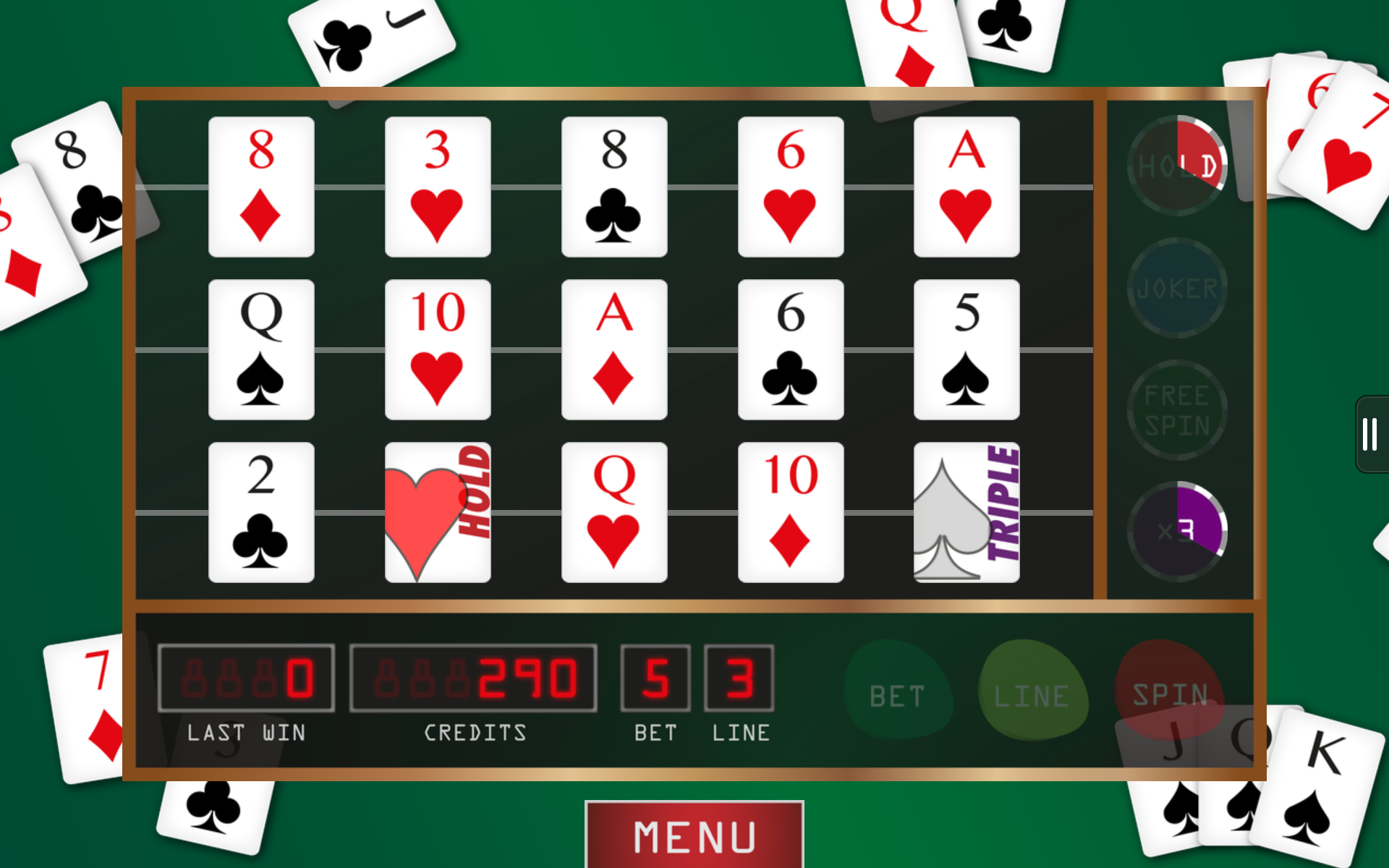Select the FREE SPIN icon

click(1176, 410)
